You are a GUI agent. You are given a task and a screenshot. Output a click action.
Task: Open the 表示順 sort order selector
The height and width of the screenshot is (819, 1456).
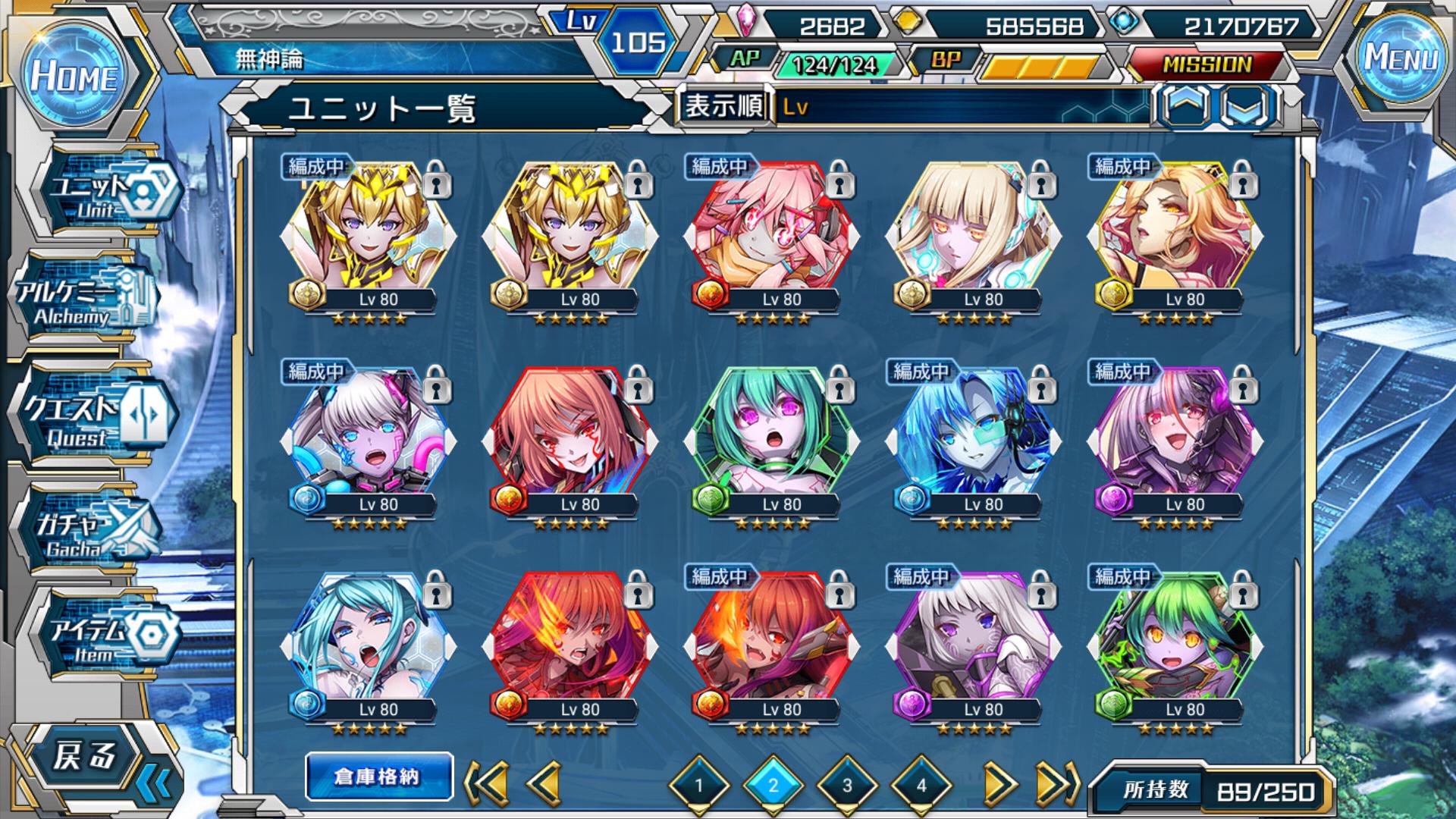pyautogui.click(x=723, y=106)
